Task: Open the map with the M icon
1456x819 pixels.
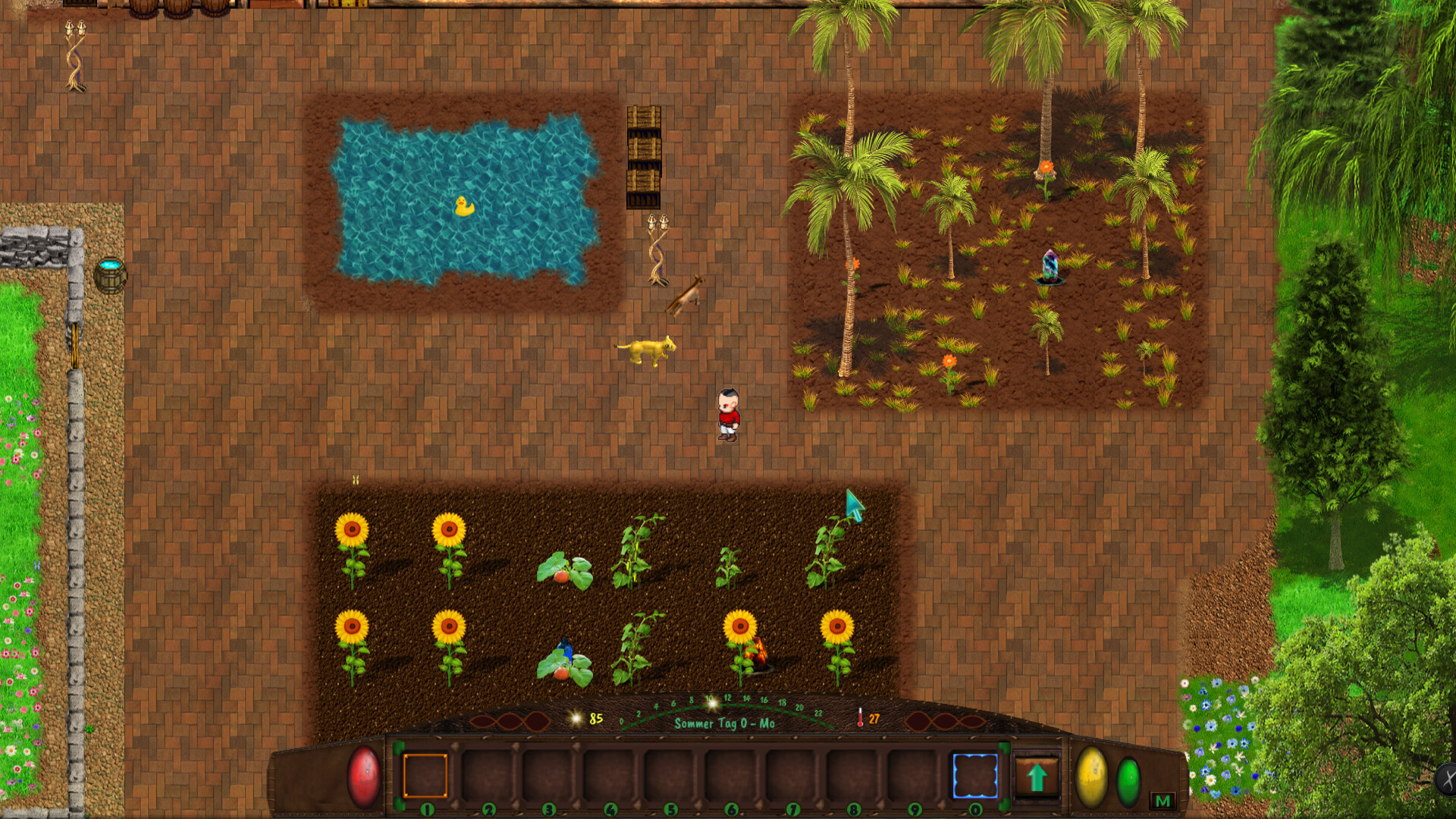Action: click(x=1162, y=799)
